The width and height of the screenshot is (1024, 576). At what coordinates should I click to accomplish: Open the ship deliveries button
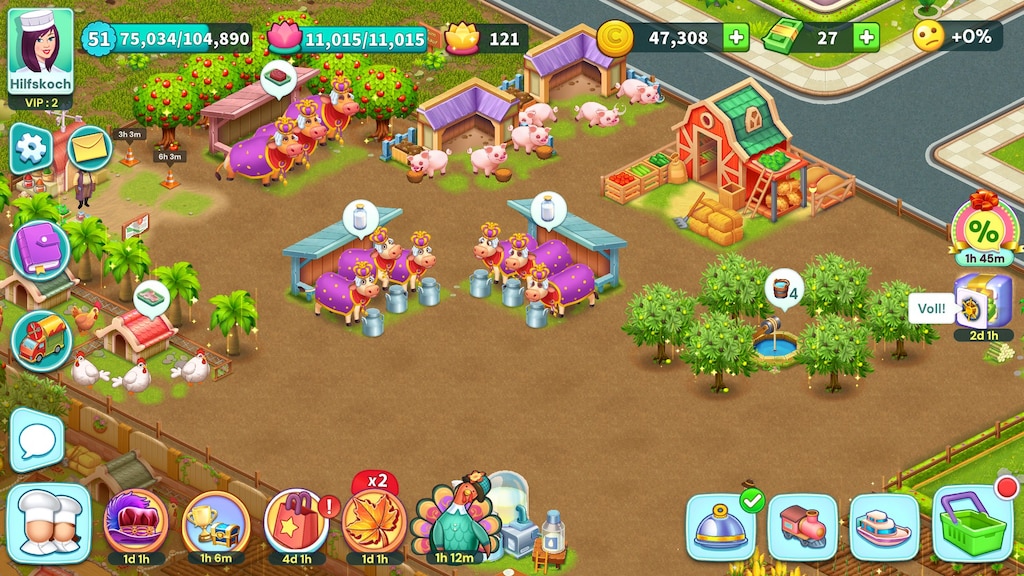coord(884,526)
